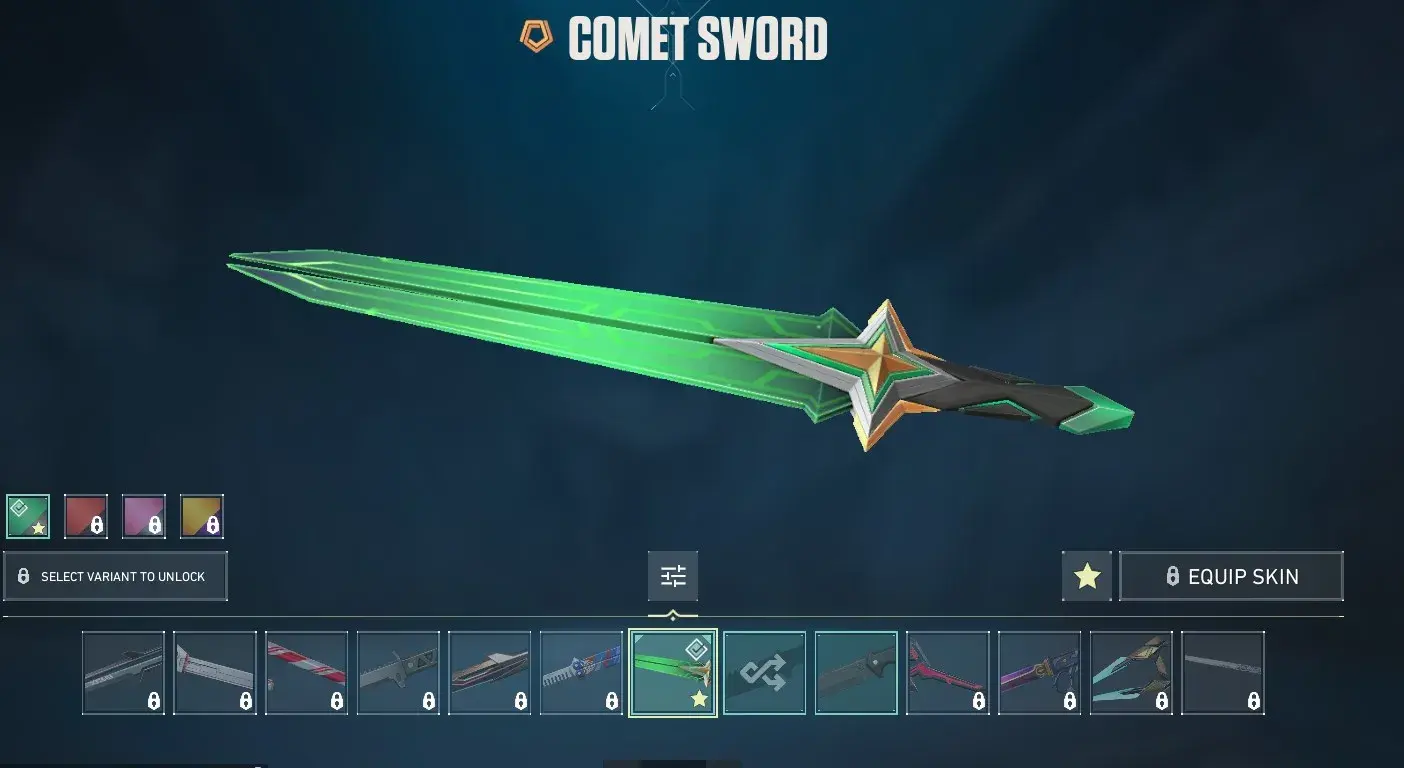This screenshot has height=768, width=1404.
Task: Select the purple variant swatch
Action: 144,515
